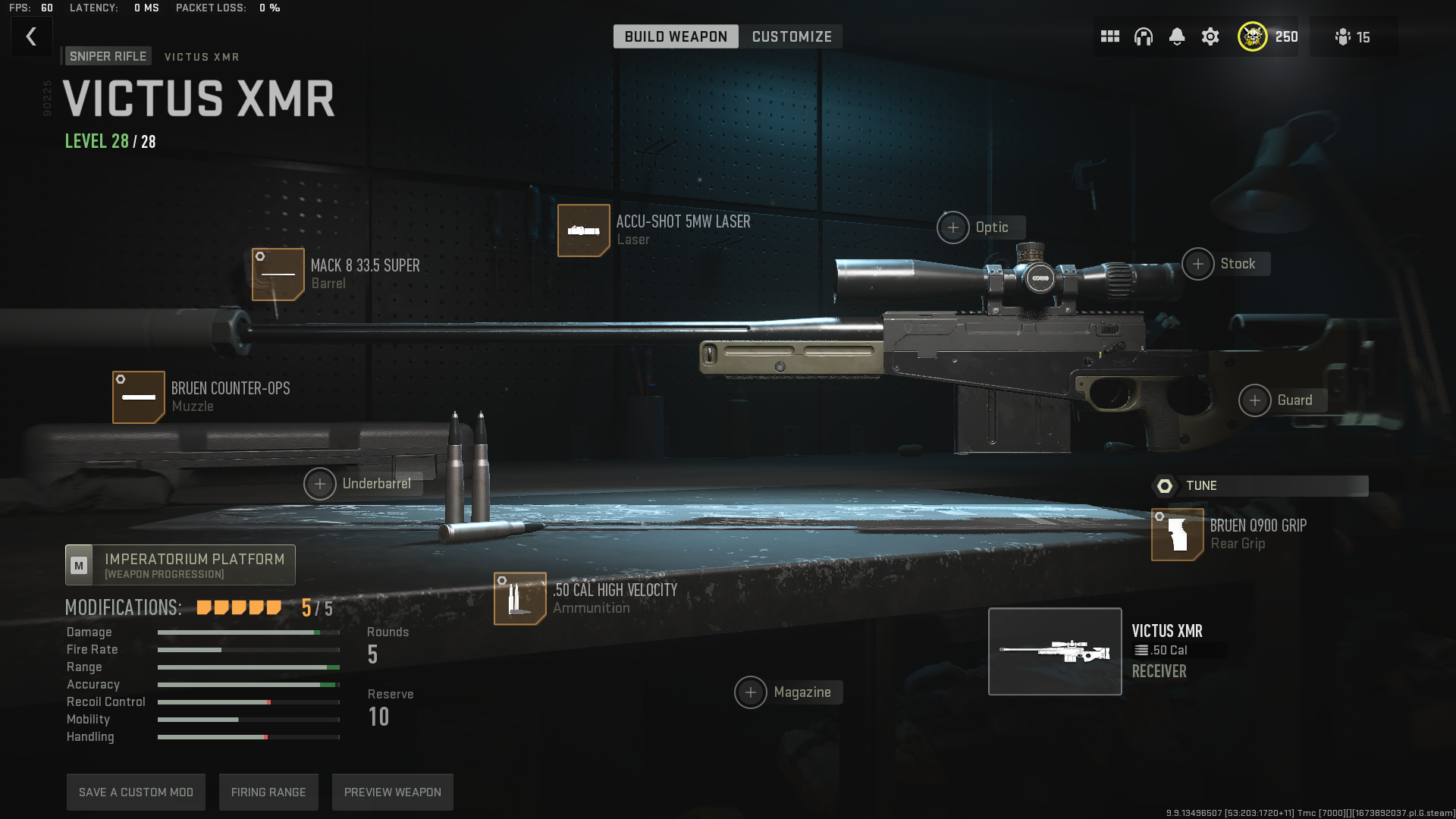Enter the Firing Range

[x=268, y=792]
